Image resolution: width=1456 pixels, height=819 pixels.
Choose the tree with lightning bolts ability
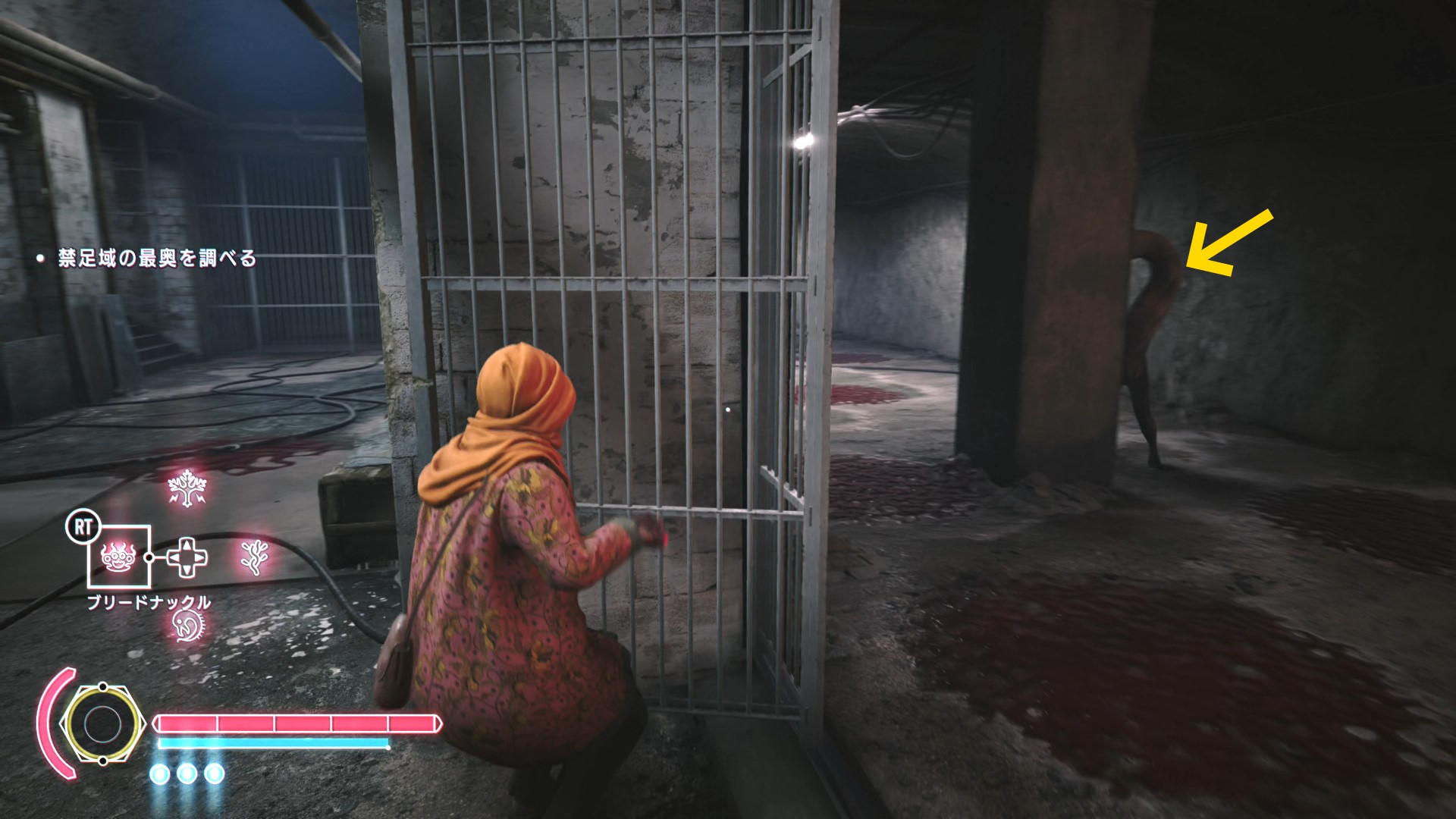(187, 488)
